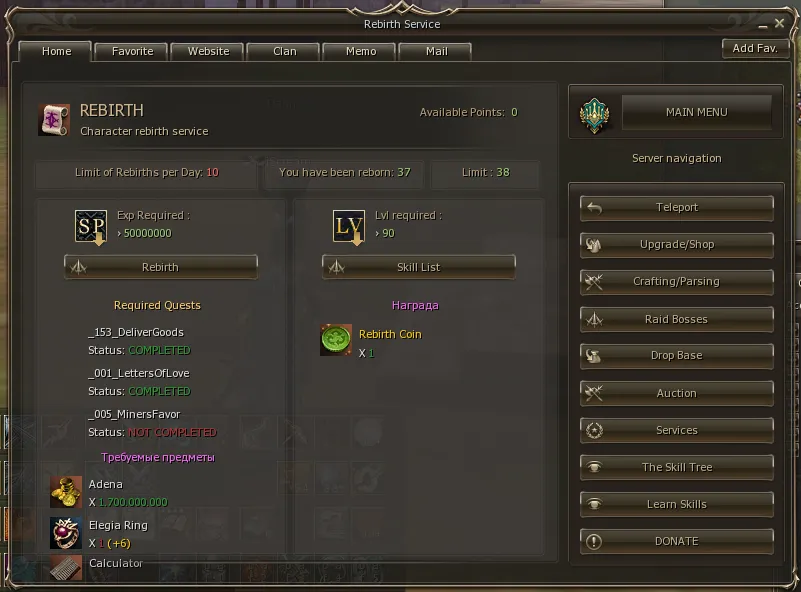Open the Website tab
Viewport: 801px width, 592px height.
click(x=208, y=51)
